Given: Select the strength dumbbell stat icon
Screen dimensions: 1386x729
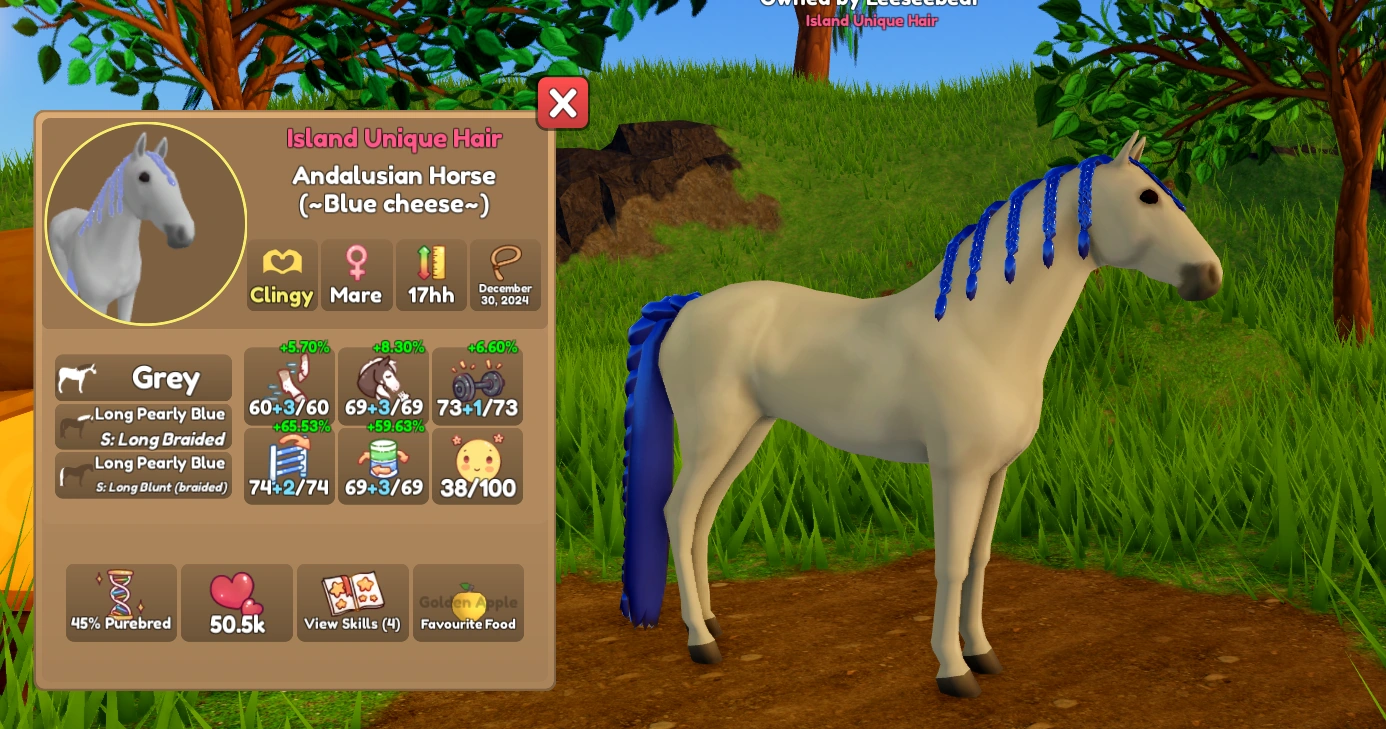Looking at the screenshot, I should click(x=477, y=385).
